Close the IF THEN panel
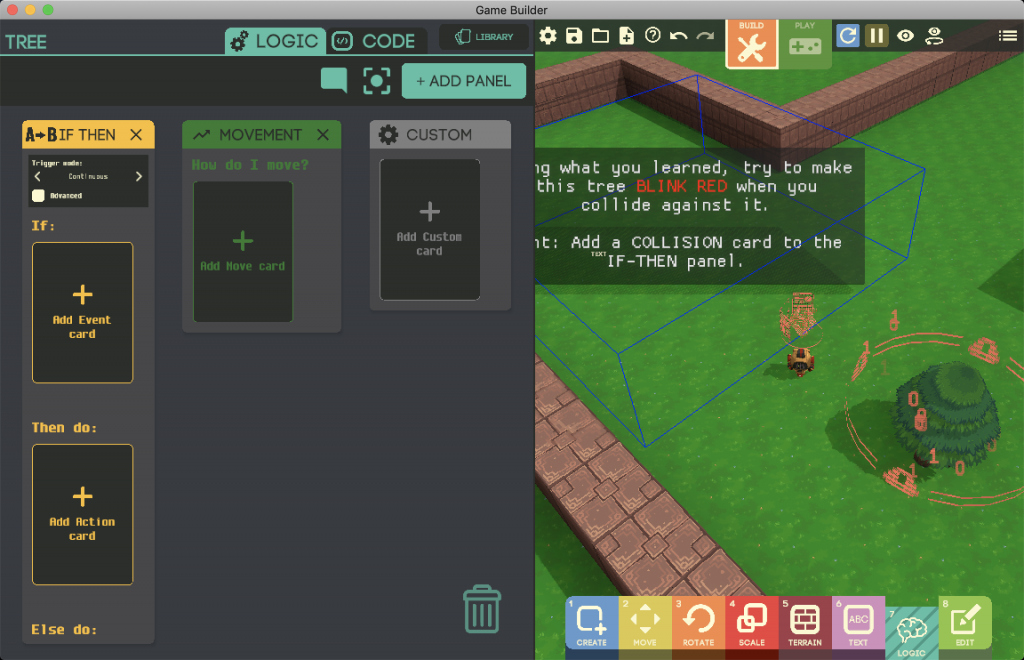Viewport: 1024px width, 660px height. point(136,135)
